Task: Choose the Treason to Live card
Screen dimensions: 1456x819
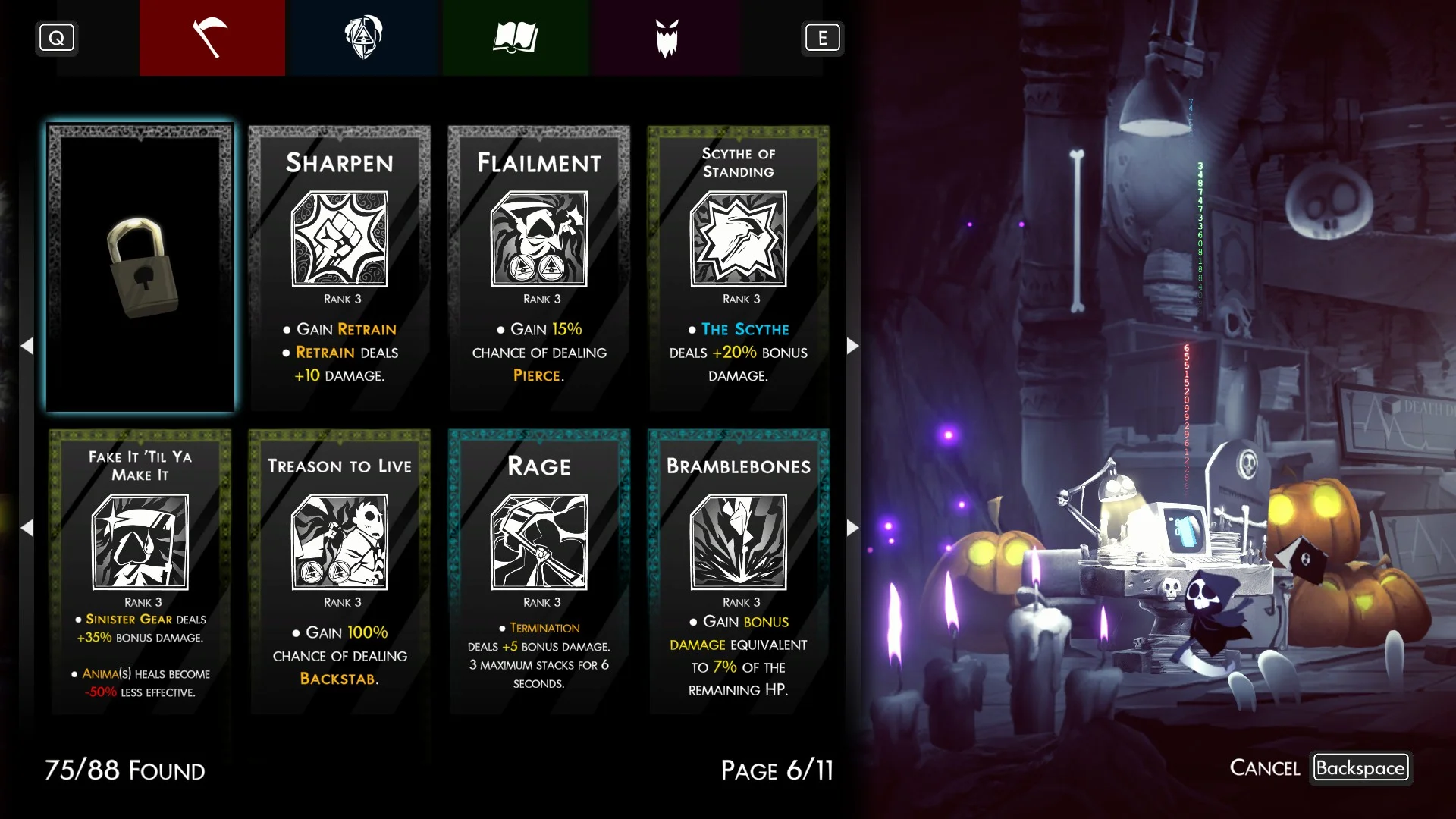Action: coord(340,572)
